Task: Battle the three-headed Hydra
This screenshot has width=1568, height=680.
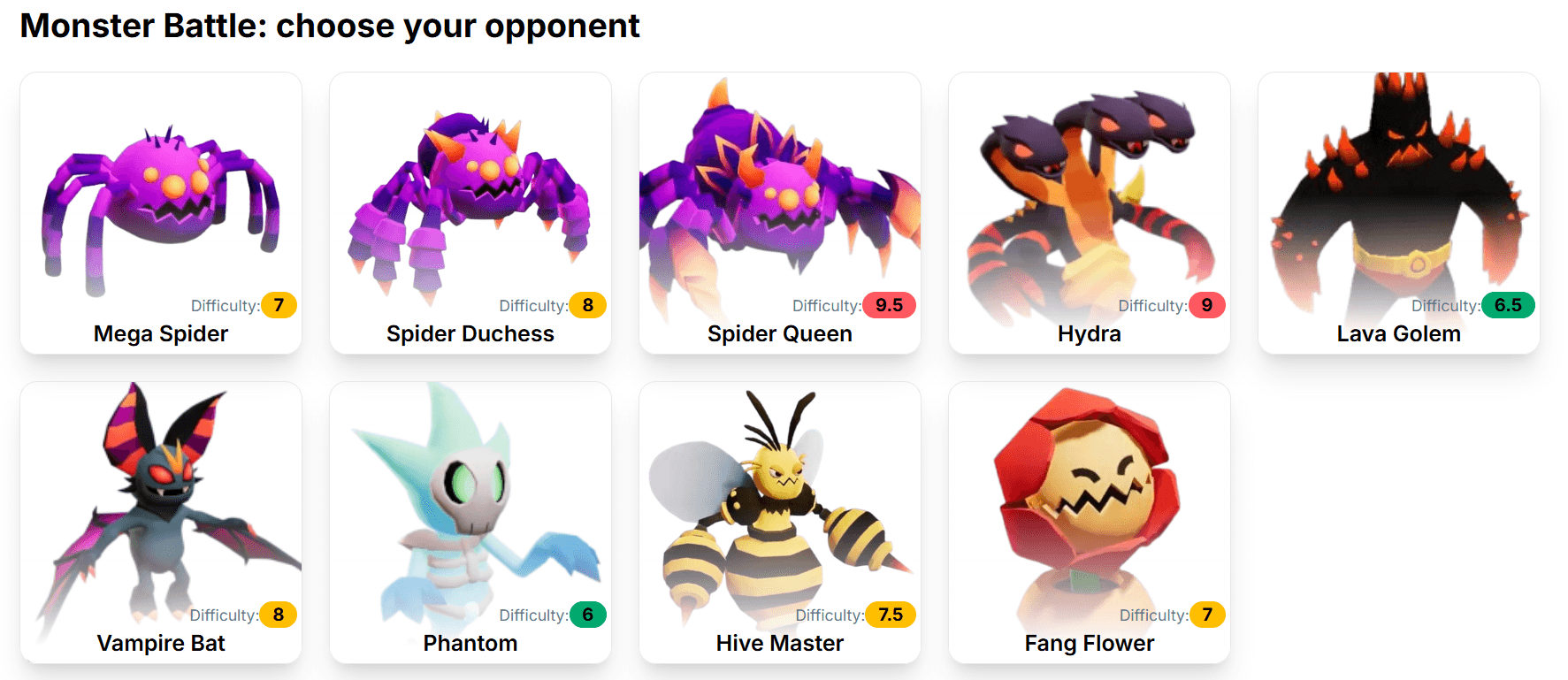Action: pos(1090,213)
